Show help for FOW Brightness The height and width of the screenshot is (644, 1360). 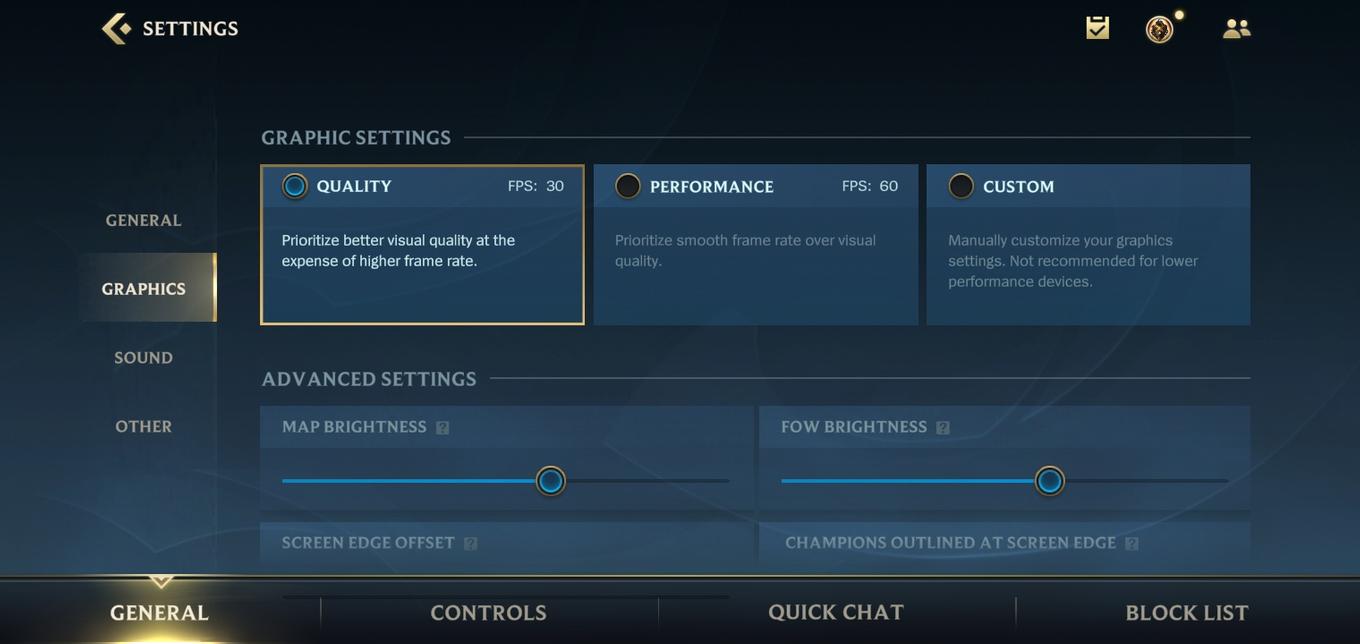point(943,428)
